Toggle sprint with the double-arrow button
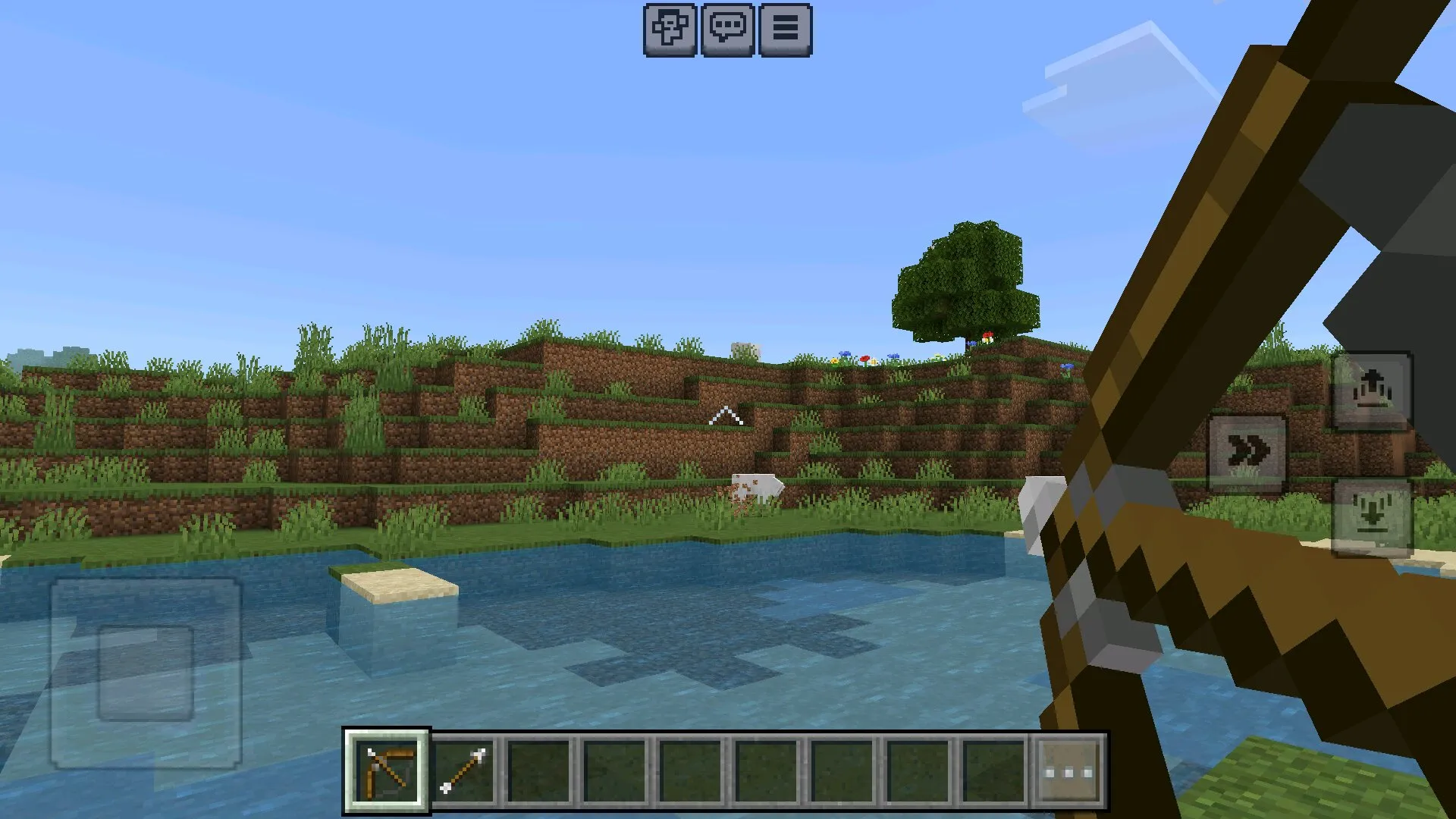This screenshot has width=1456, height=819. pos(1247,453)
